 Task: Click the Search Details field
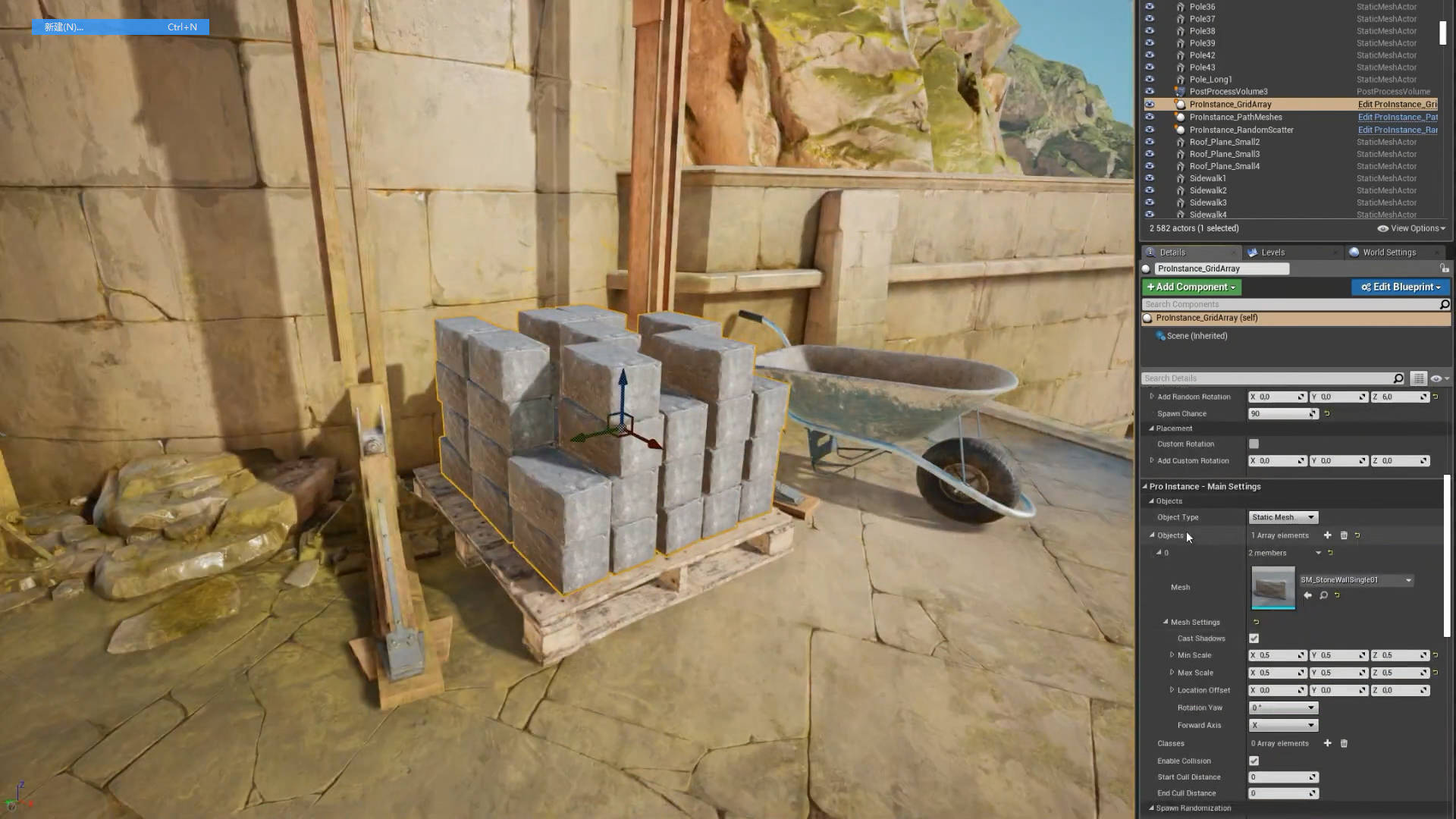pos(1266,378)
